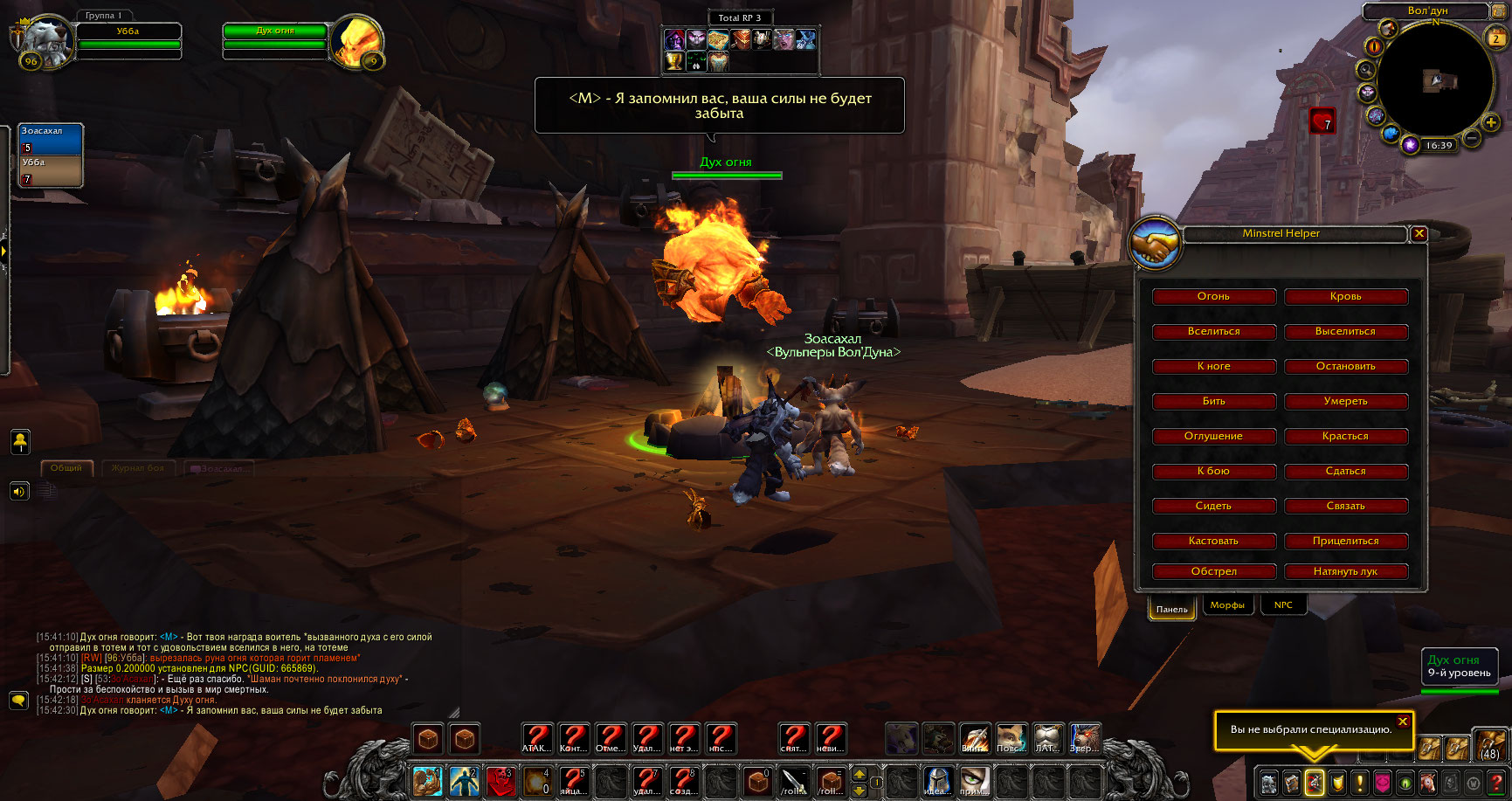Close the Minstrel Helper window

[1419, 234]
